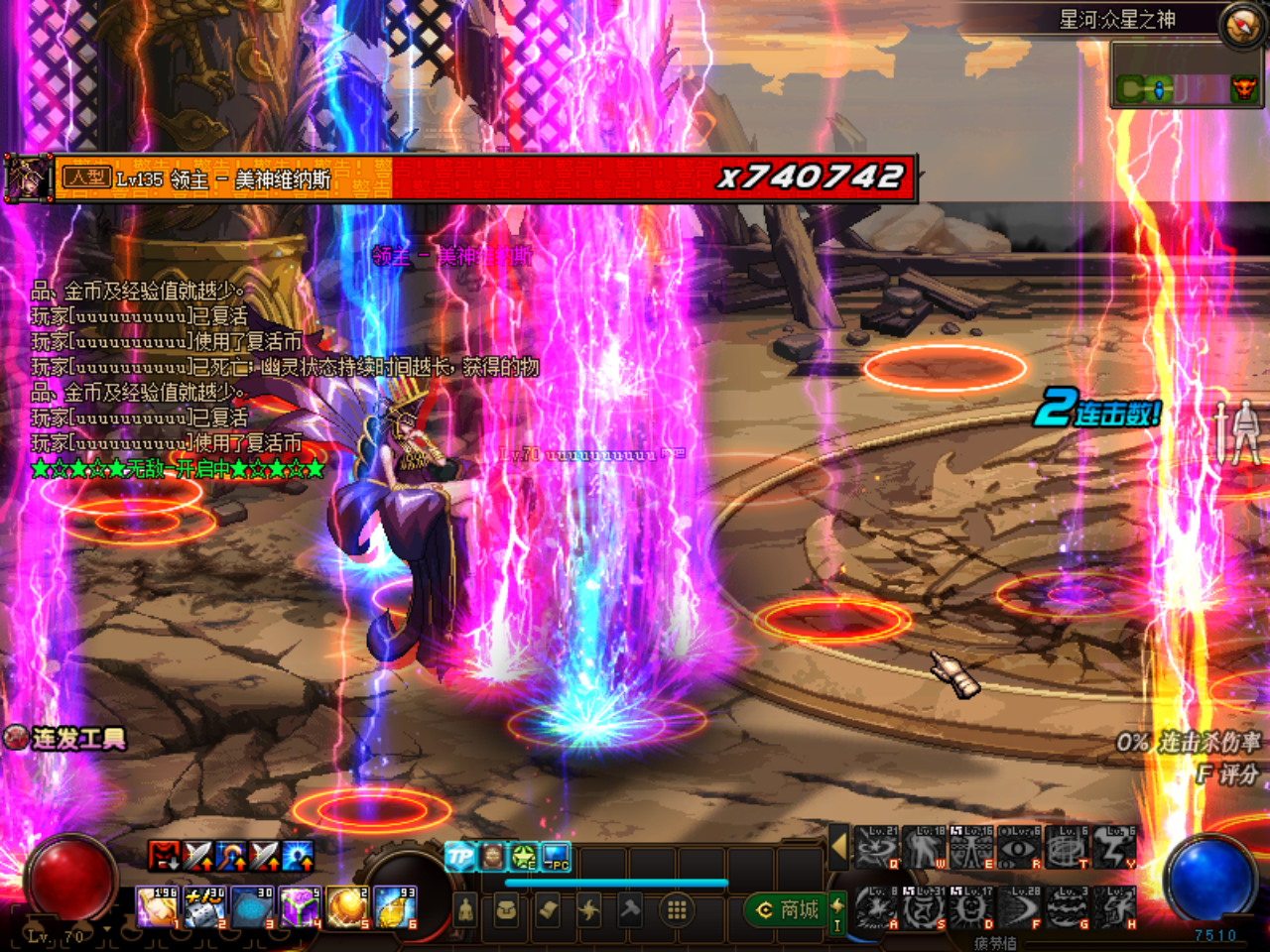1270x952 pixels.
Task: Activate the Q hotkey skill
Action: coord(876,849)
